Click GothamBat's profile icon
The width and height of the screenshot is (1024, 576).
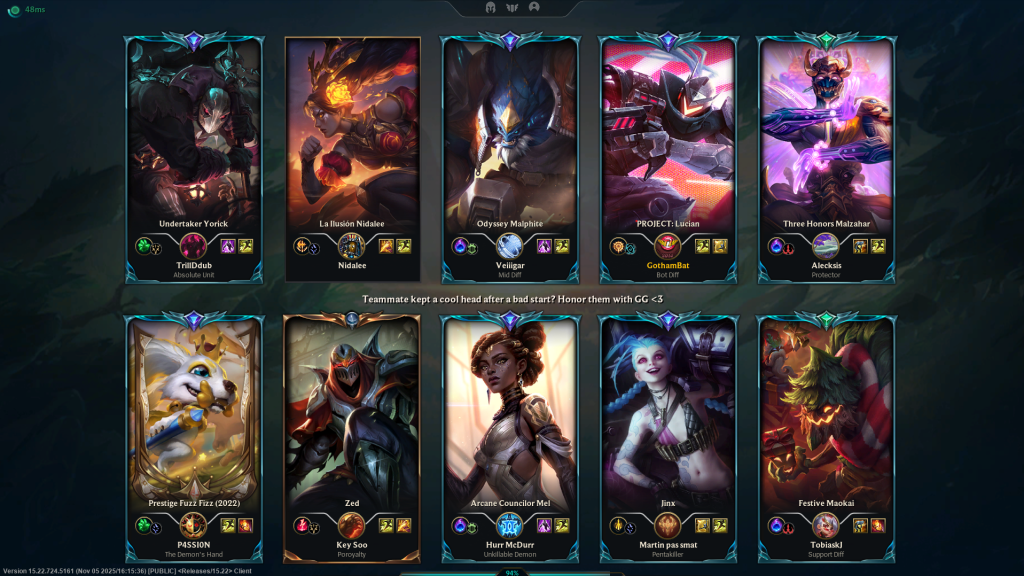667,245
